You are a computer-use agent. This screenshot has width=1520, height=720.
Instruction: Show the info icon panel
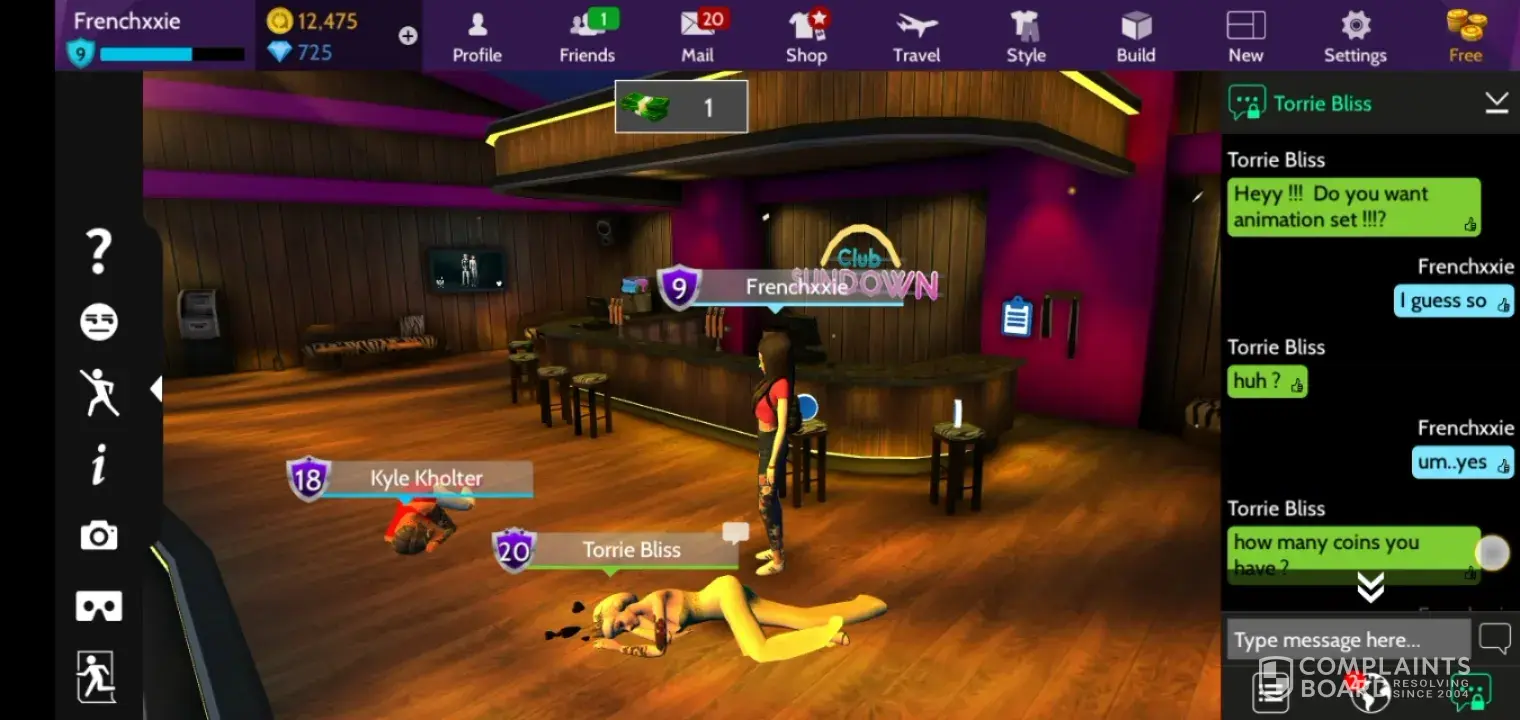[98, 465]
